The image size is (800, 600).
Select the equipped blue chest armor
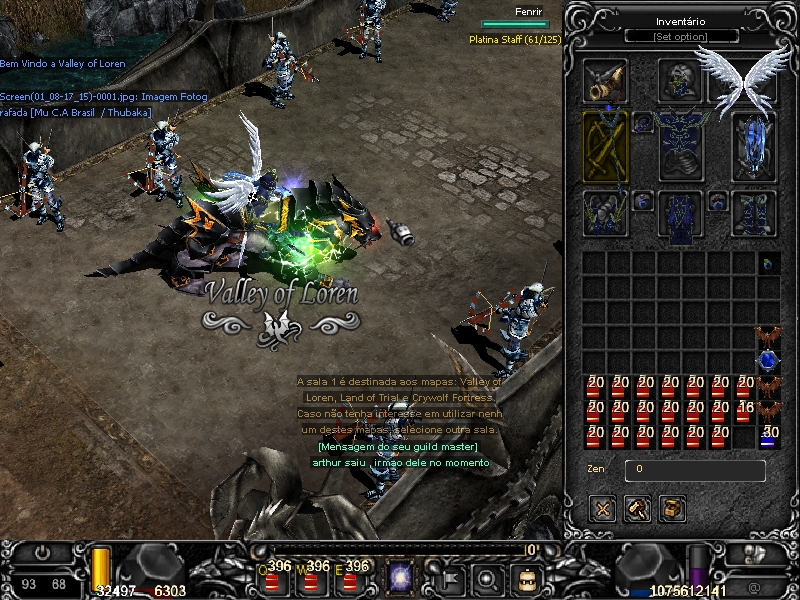[x=681, y=146]
